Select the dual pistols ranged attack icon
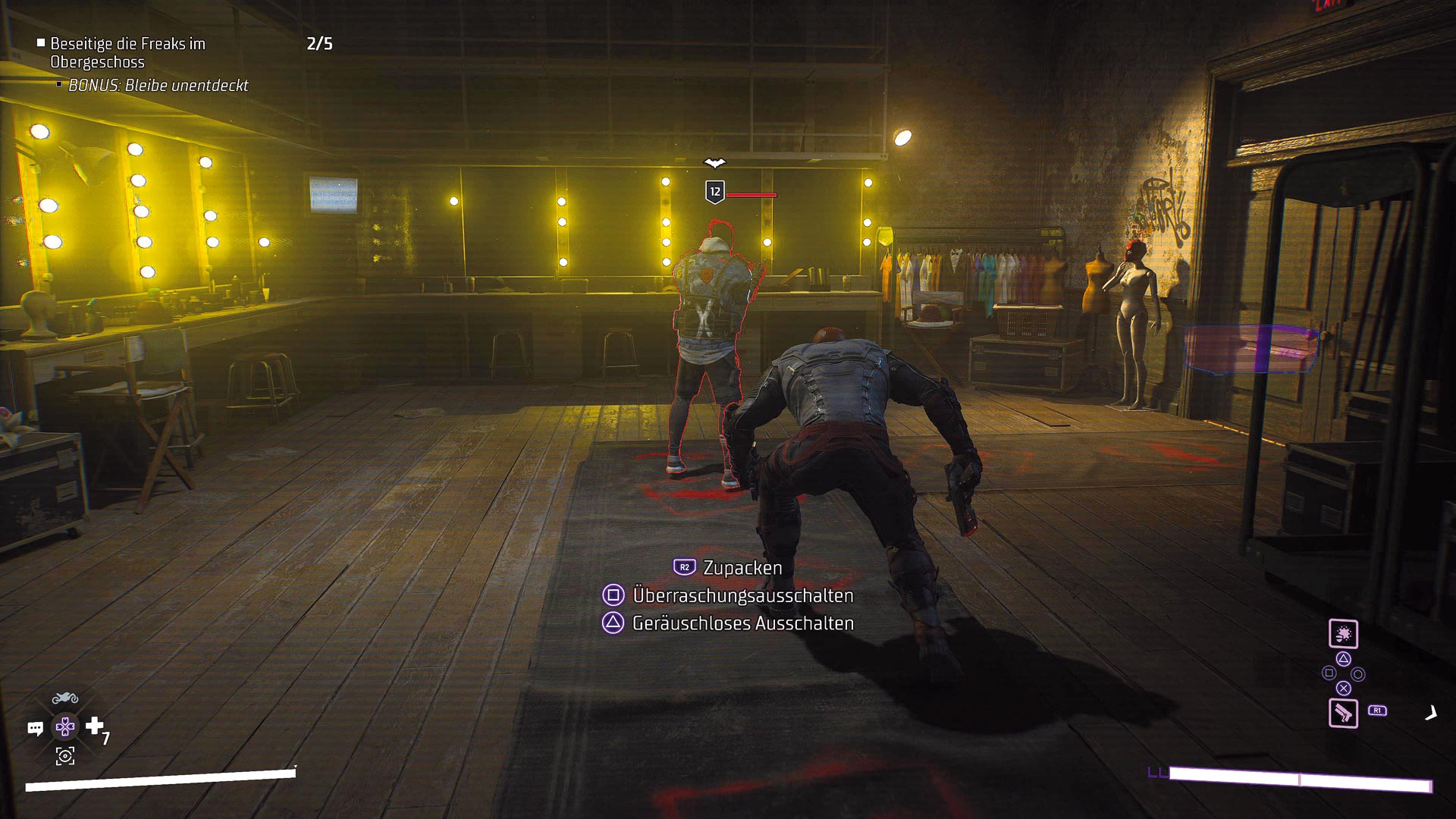The image size is (1456, 819). pos(1343,713)
